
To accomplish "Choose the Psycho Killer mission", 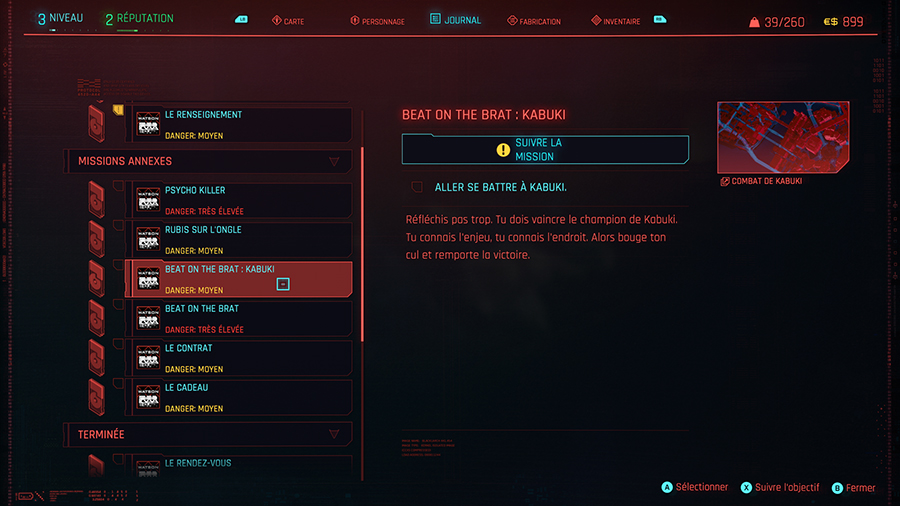I will pyautogui.click(x=240, y=200).
